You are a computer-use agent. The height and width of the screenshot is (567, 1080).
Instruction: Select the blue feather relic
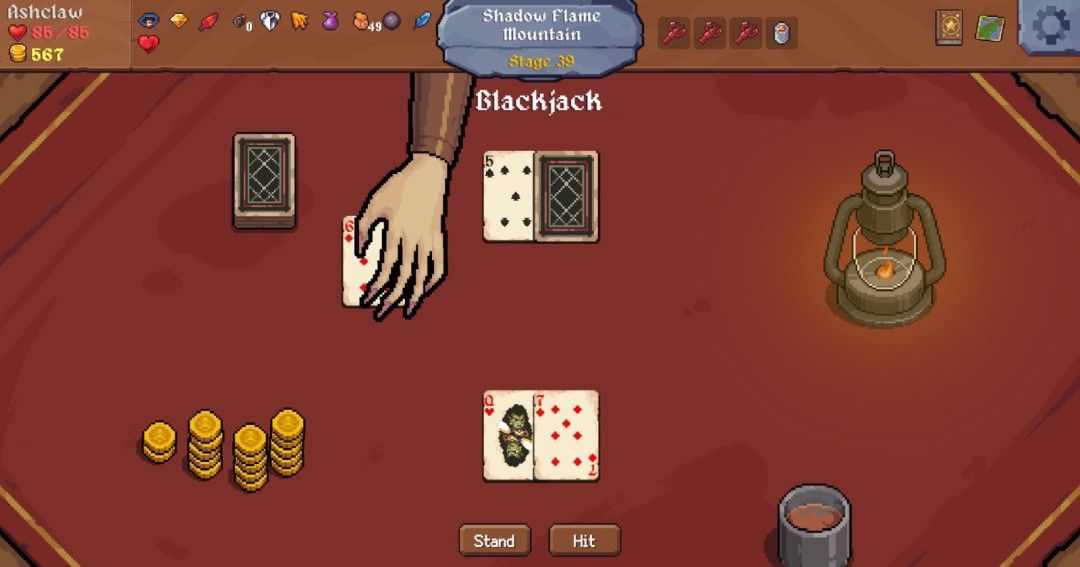(422, 20)
